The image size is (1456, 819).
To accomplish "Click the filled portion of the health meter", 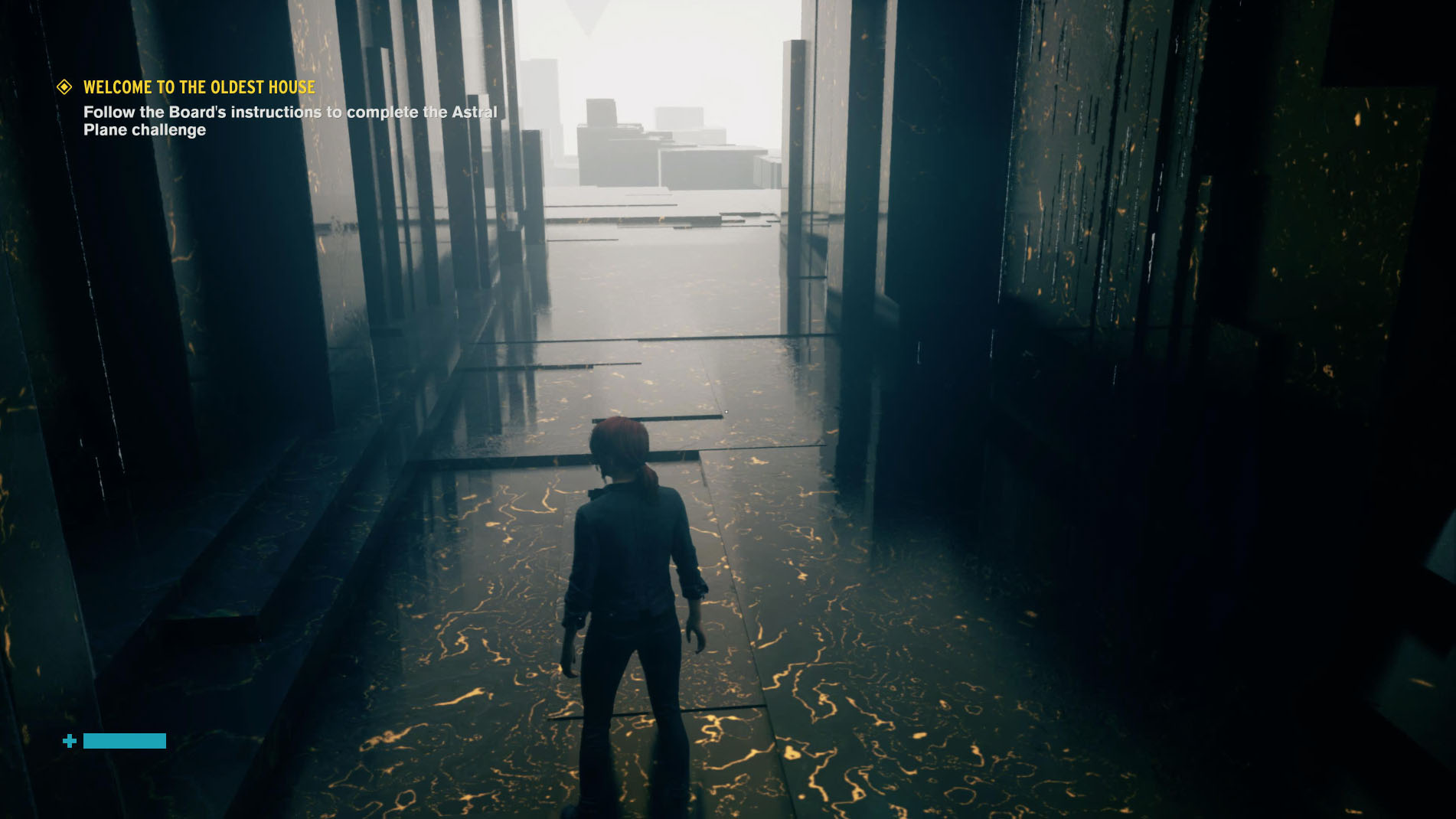I will tap(124, 741).
